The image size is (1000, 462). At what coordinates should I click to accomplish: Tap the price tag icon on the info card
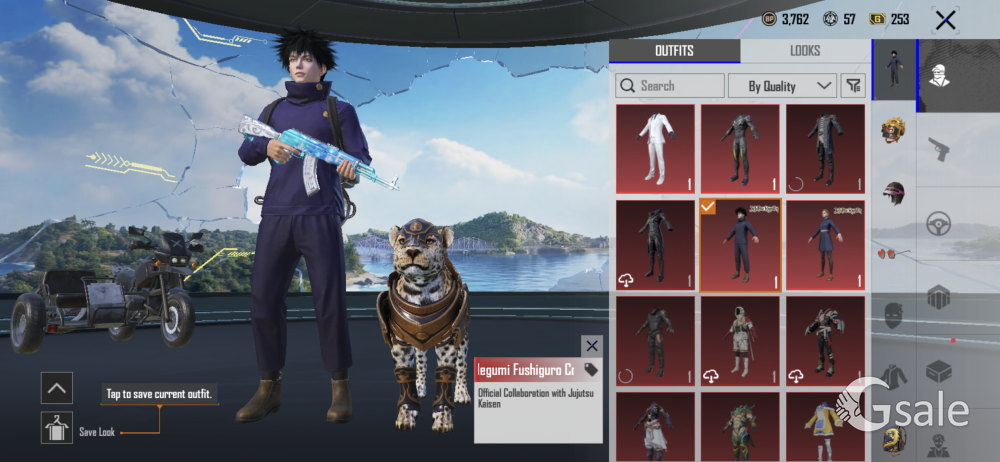(591, 370)
